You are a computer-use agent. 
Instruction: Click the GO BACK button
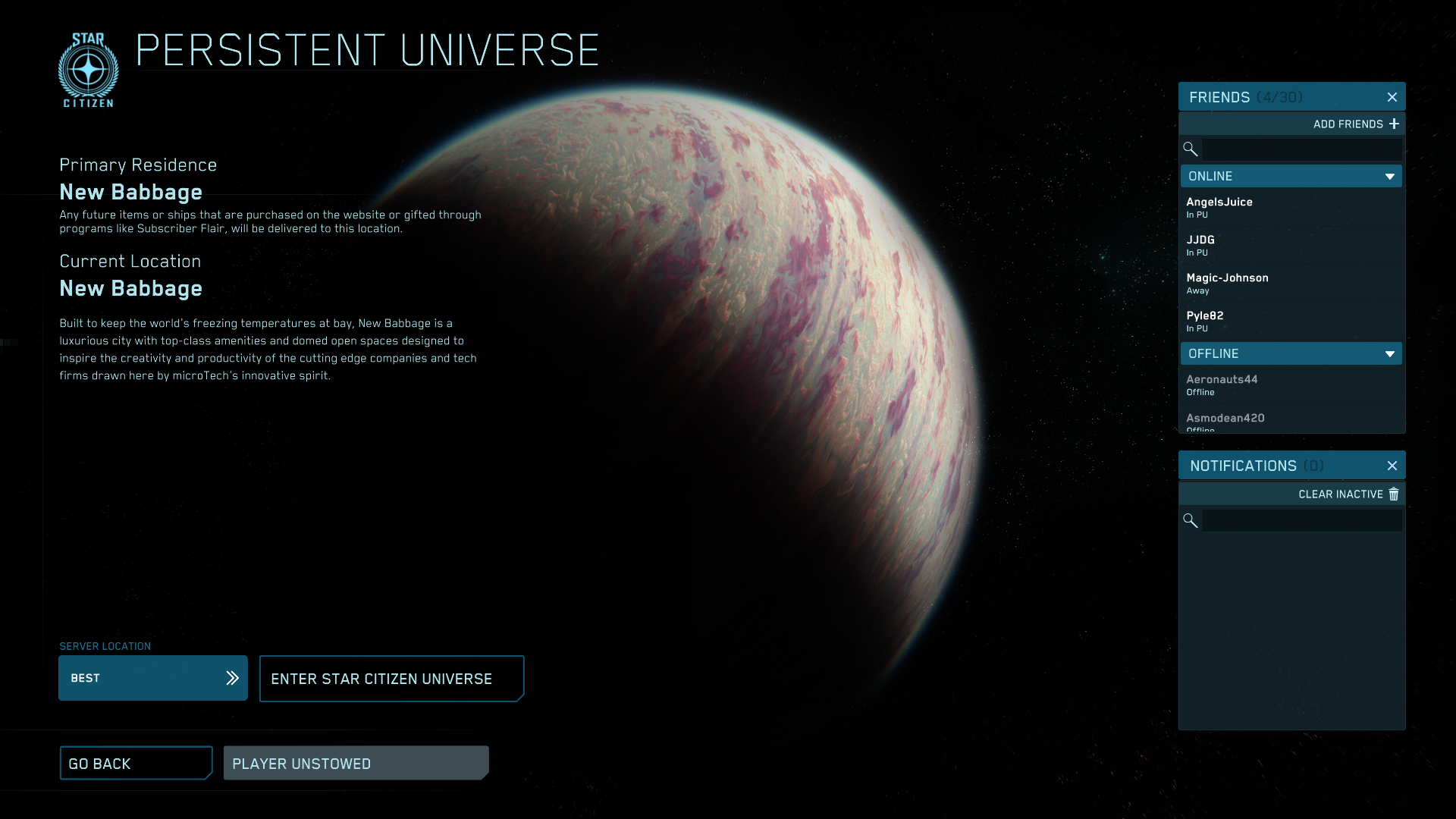coord(136,763)
